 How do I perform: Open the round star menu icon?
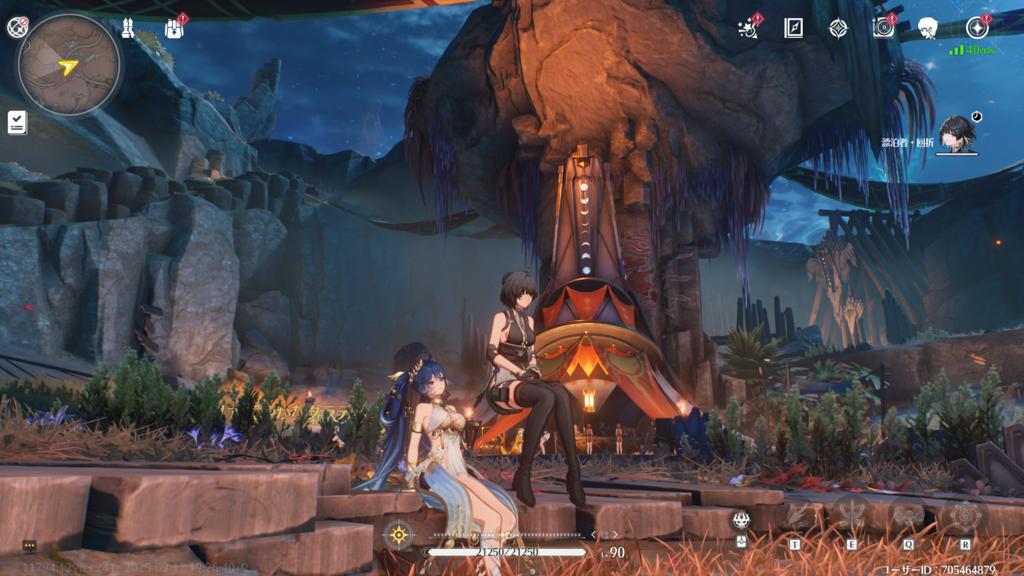click(977, 28)
